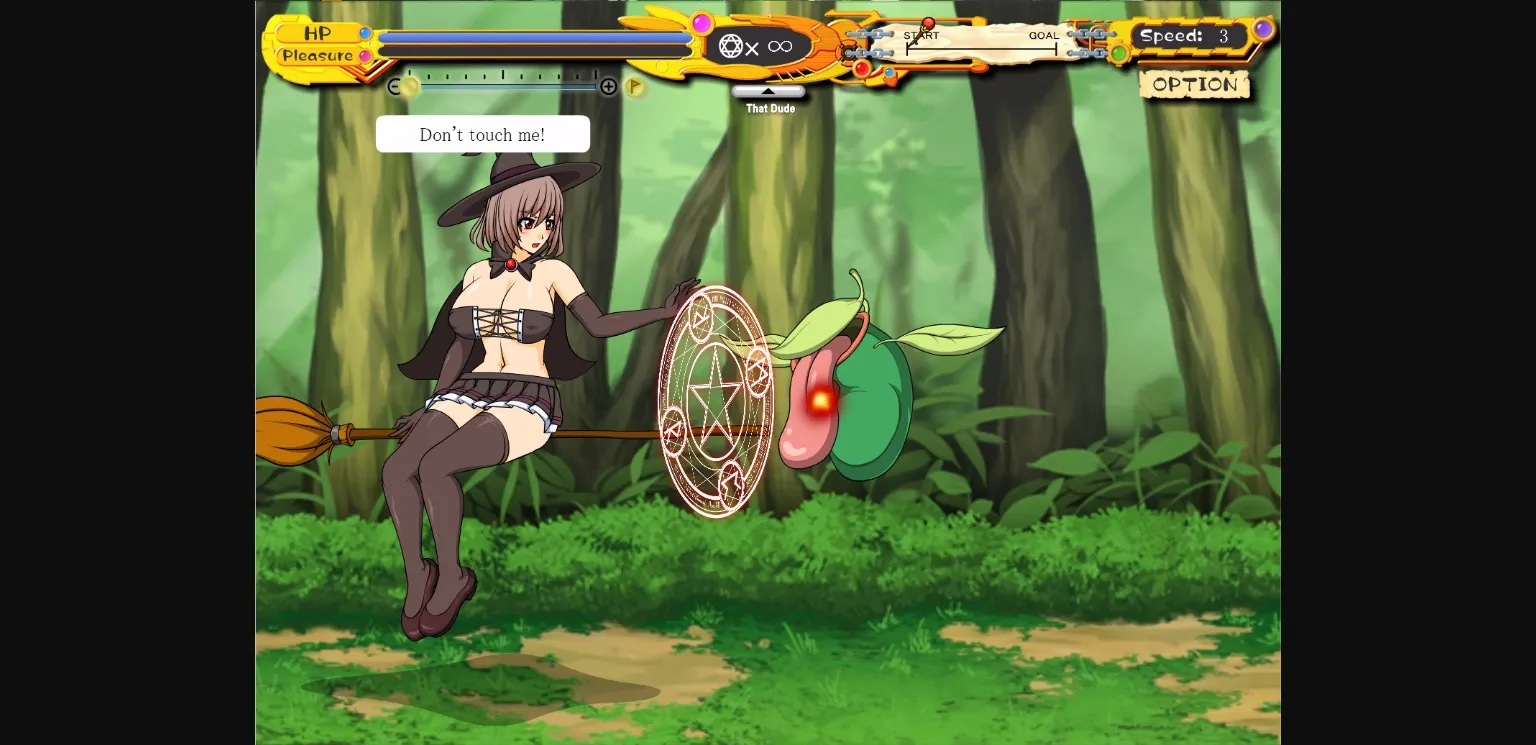The width and height of the screenshot is (1536, 745).
Task: Click the START marker on the progress map
Action: point(922,36)
